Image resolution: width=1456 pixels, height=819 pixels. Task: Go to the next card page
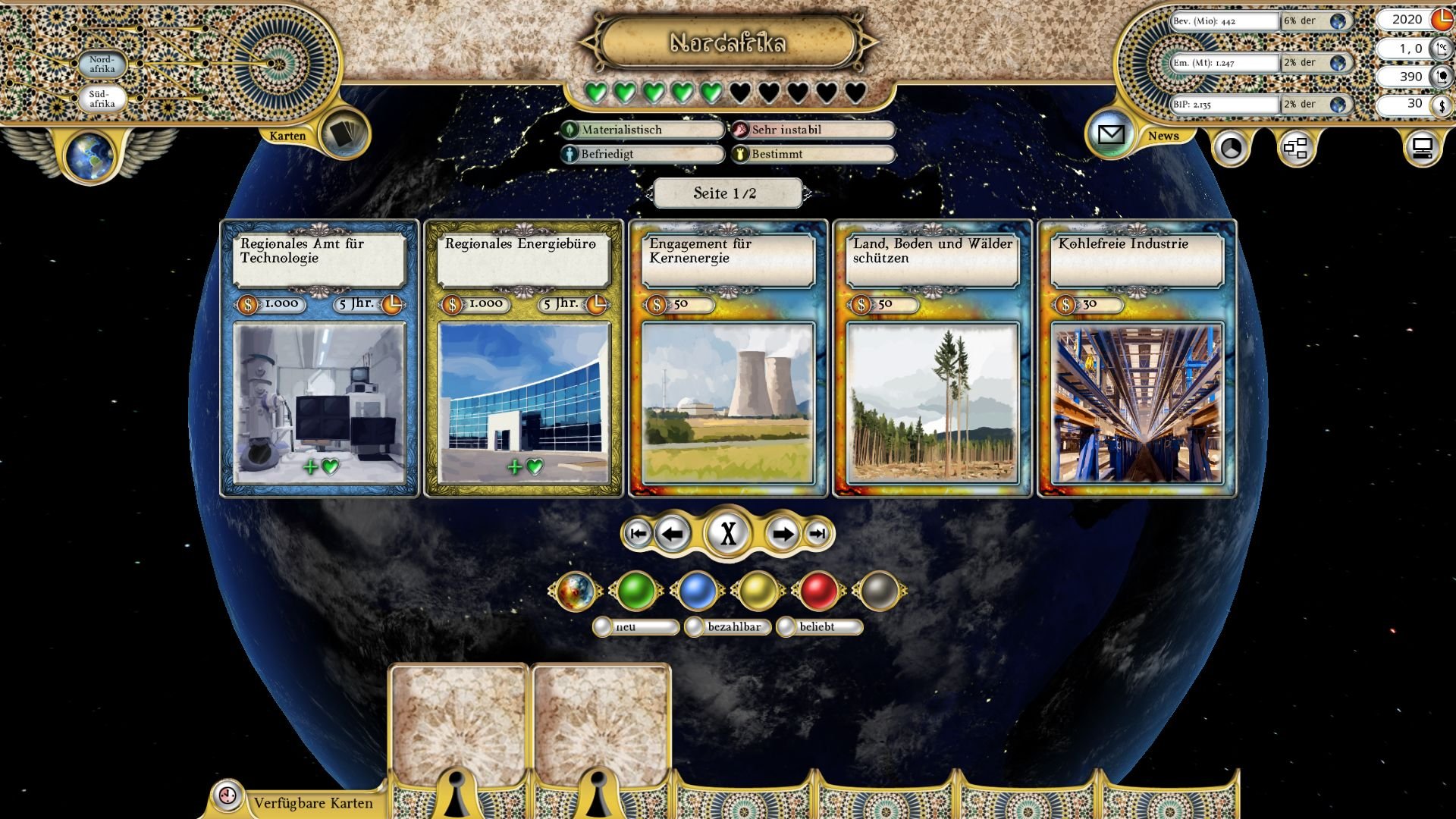pos(782,534)
